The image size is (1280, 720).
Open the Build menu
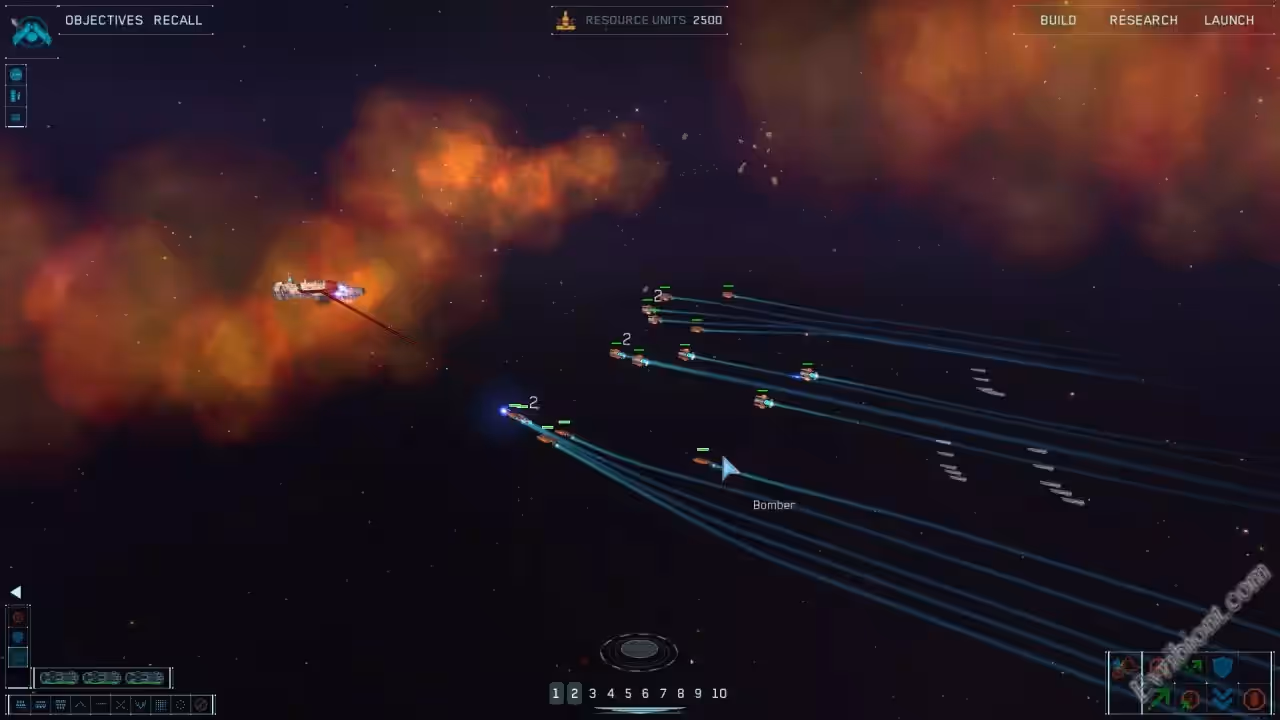pyautogui.click(x=1058, y=20)
